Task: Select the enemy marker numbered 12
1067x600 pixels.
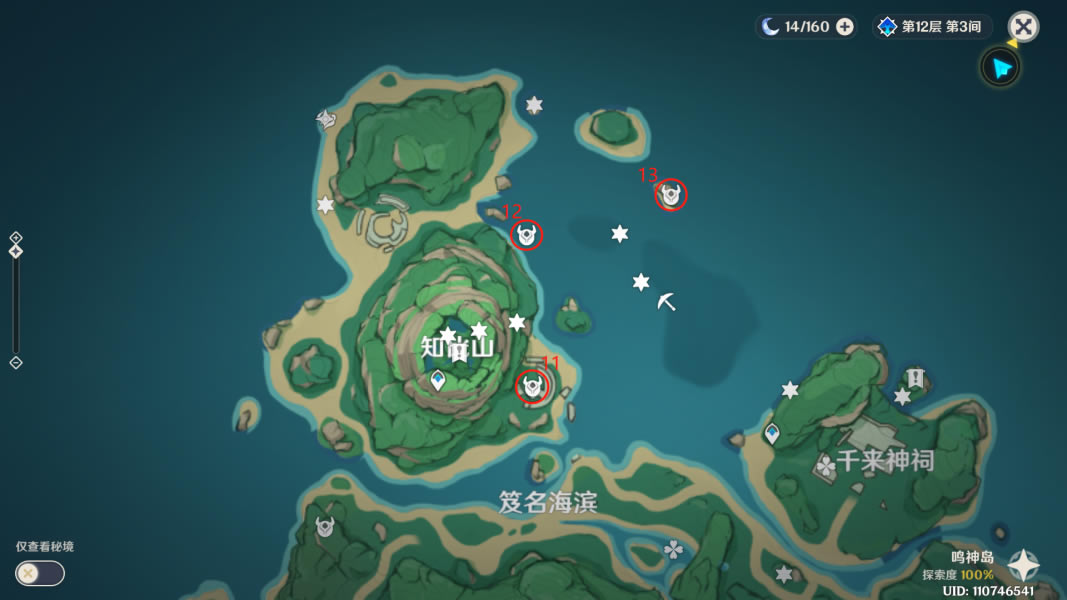Action: pyautogui.click(x=527, y=235)
